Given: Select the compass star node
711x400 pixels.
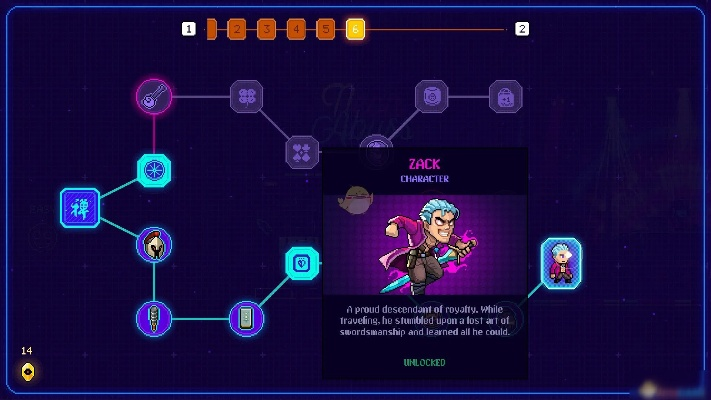Looking at the screenshot, I should pos(154,171).
